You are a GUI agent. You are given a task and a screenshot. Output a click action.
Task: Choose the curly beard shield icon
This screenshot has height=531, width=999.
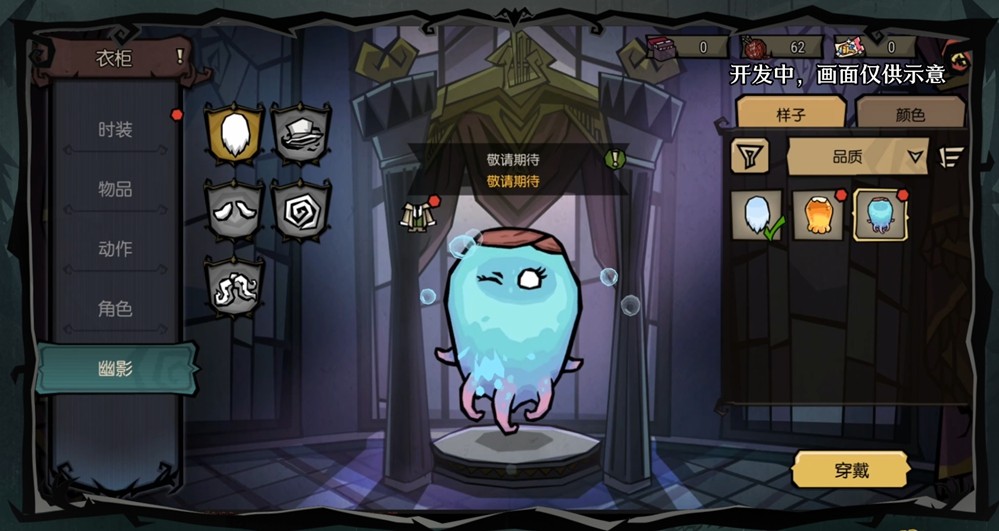pos(234,285)
